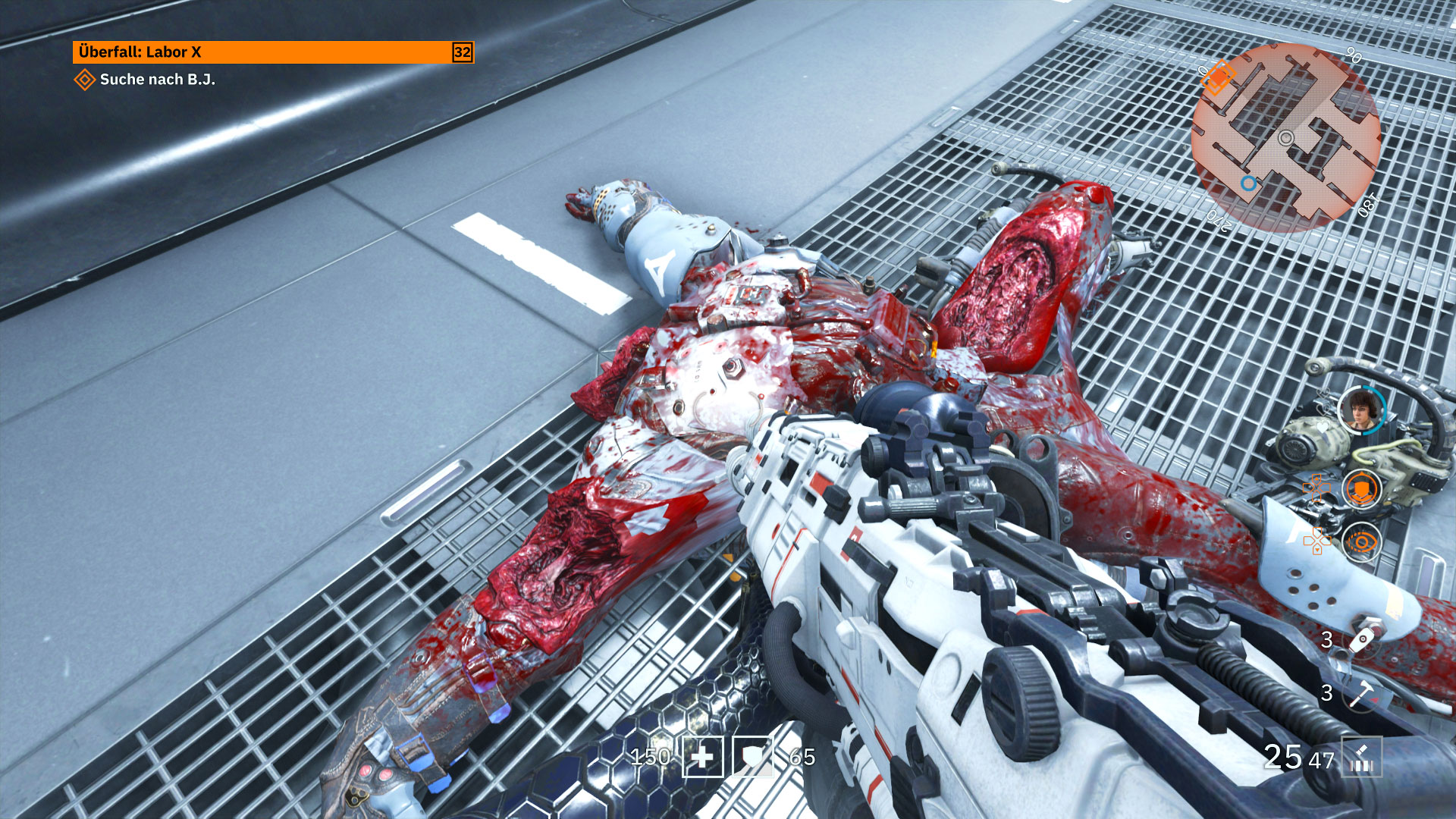1456x819 pixels.
Task: Select the grenade icon
Action: 1362,639
